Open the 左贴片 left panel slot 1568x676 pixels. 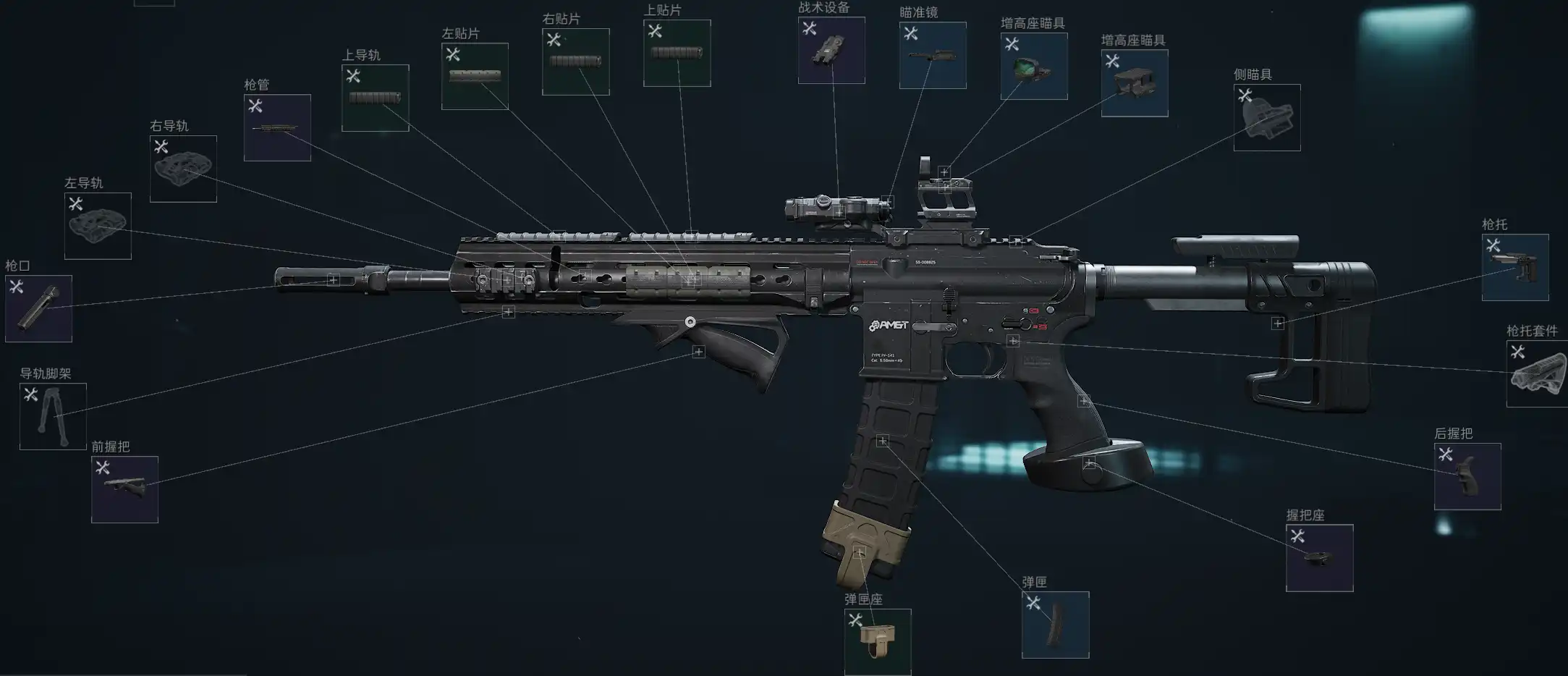click(x=475, y=76)
